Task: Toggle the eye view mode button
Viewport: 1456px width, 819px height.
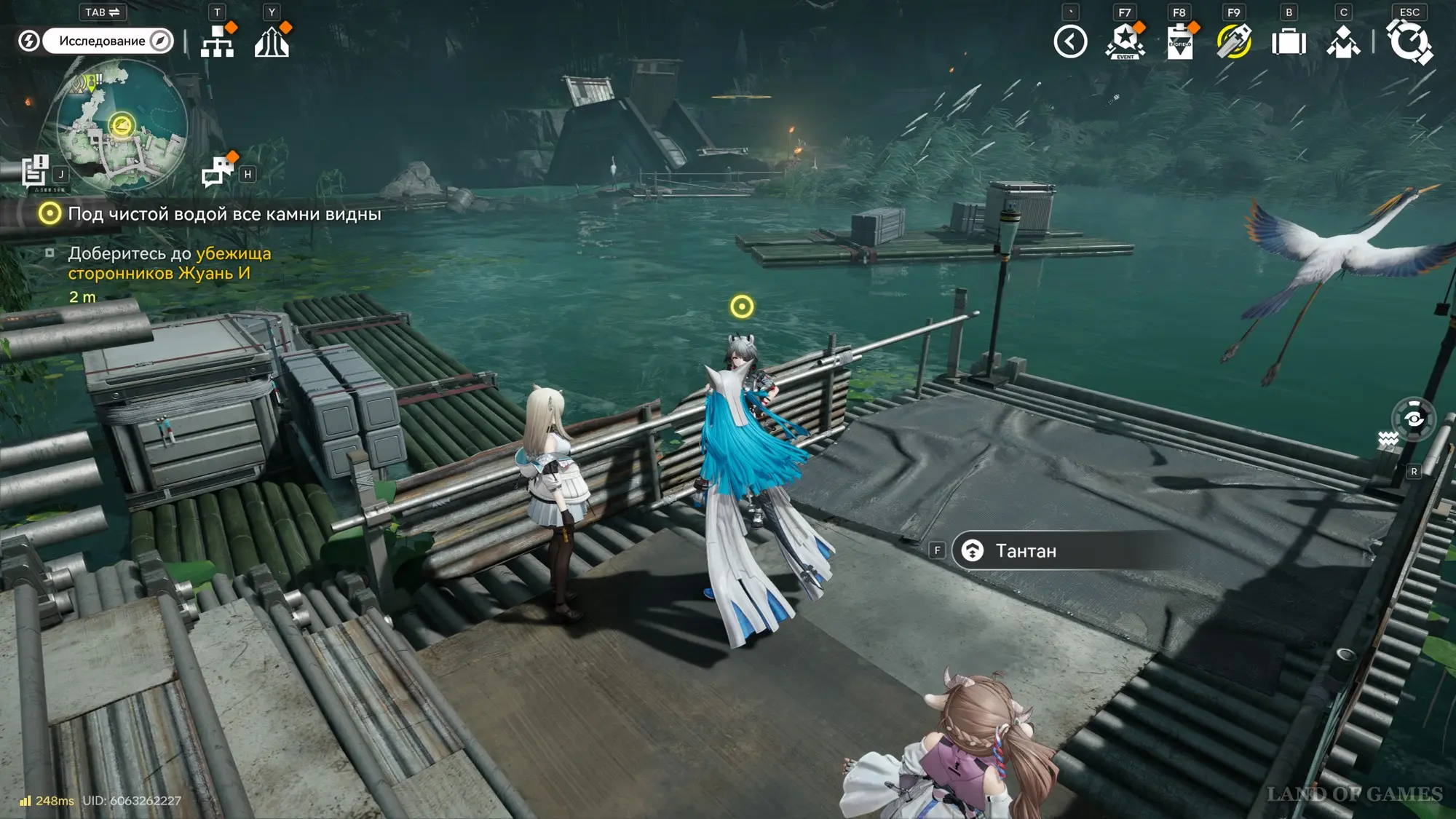Action: tap(1413, 419)
